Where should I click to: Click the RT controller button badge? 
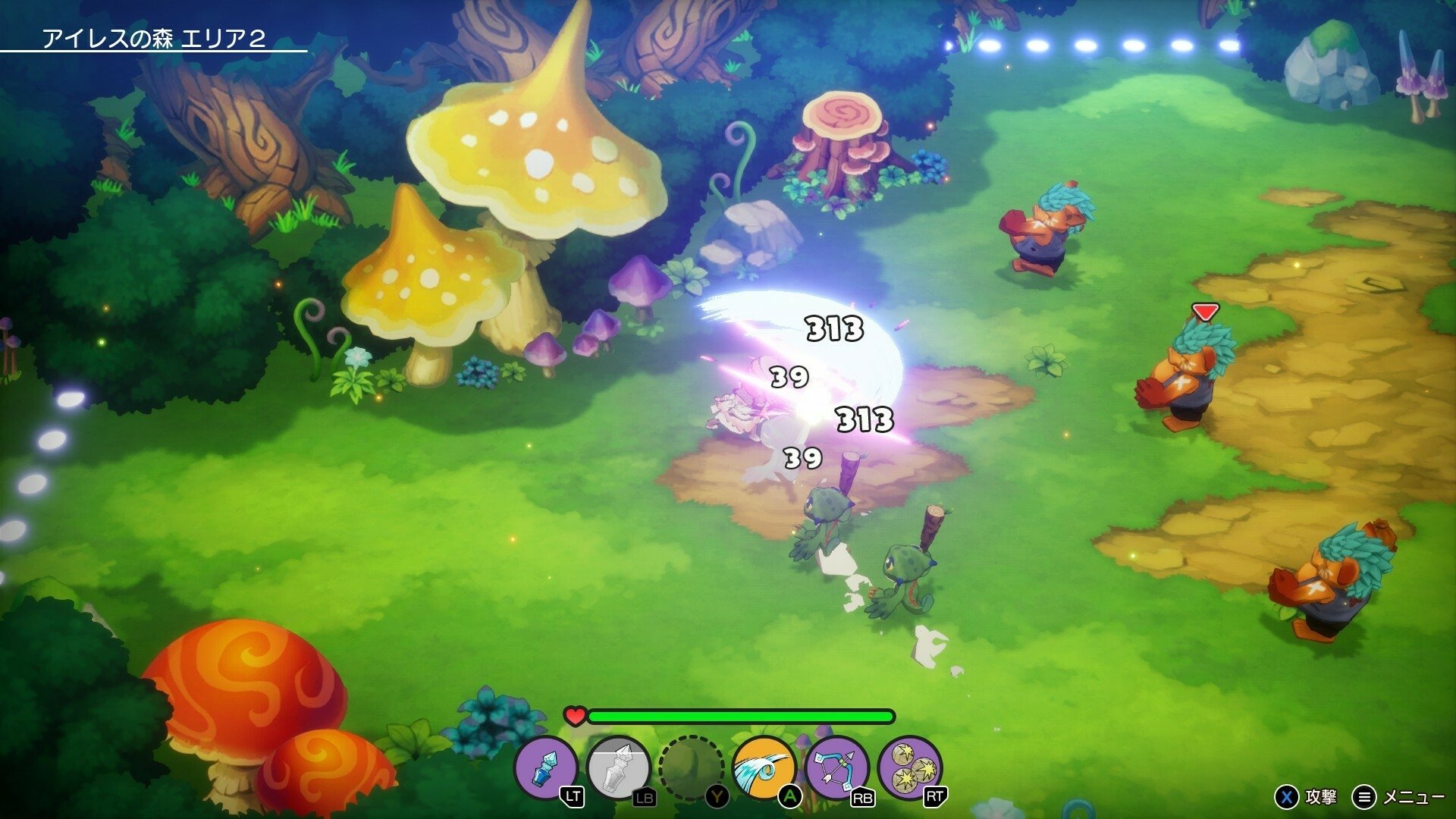[x=934, y=794]
